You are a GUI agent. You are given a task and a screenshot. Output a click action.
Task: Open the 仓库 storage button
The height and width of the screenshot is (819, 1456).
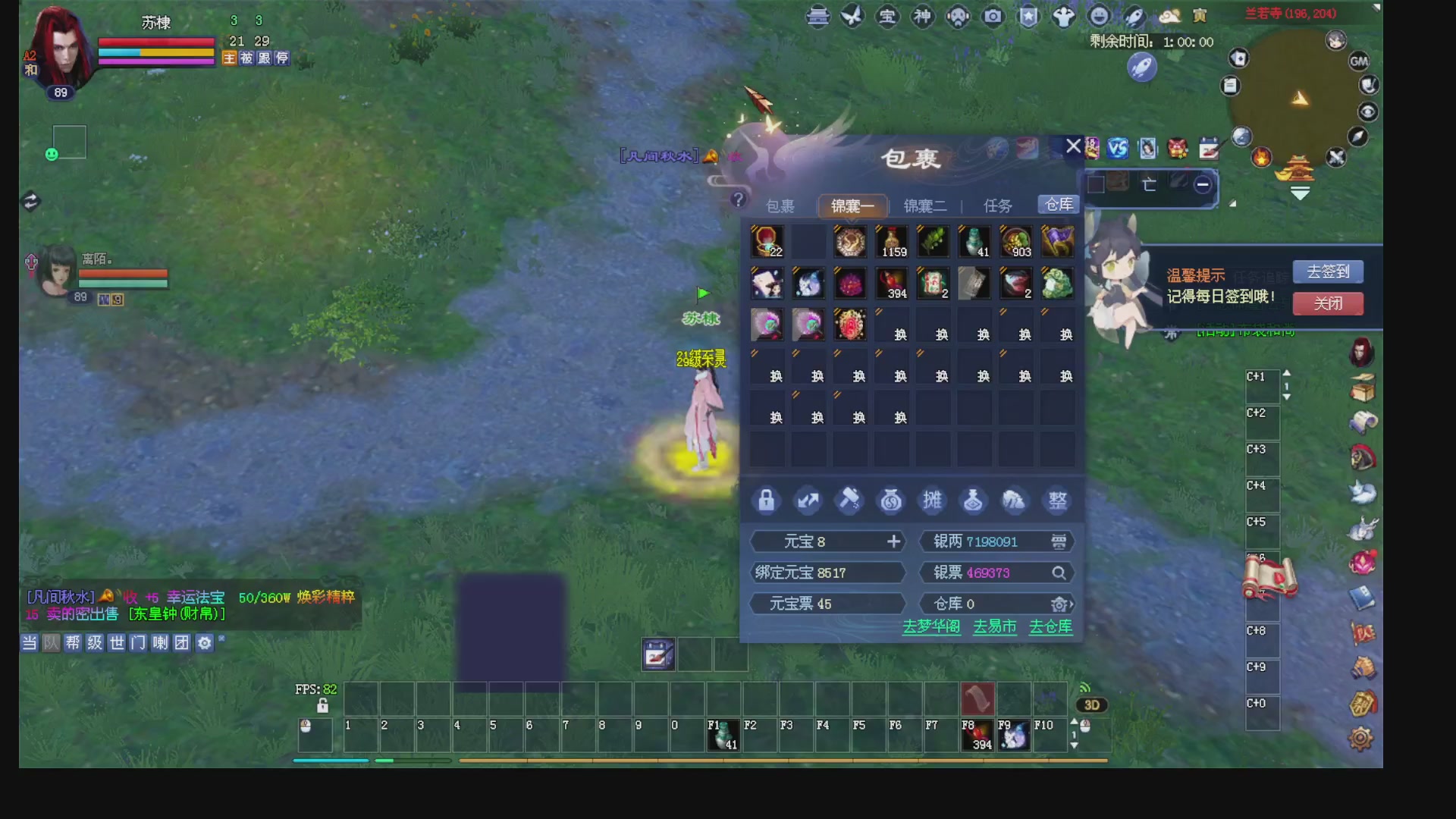coord(1059,205)
